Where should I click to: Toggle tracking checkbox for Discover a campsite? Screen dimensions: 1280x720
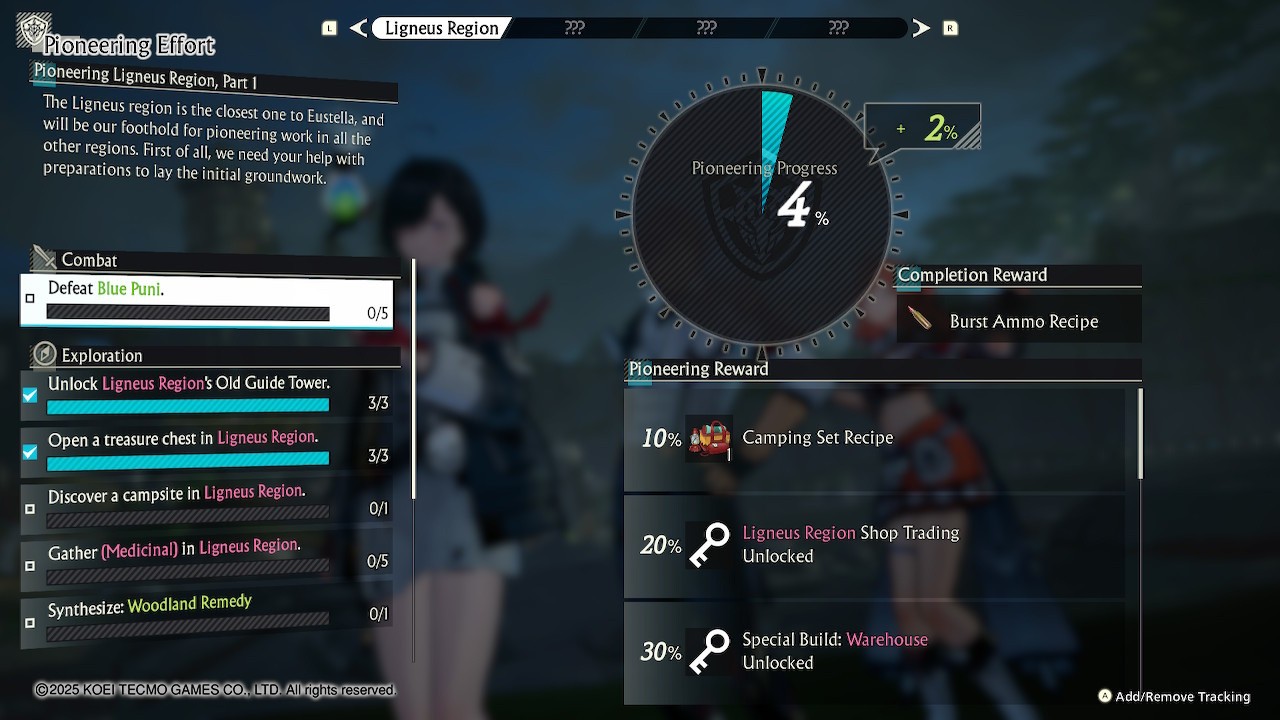(30, 509)
